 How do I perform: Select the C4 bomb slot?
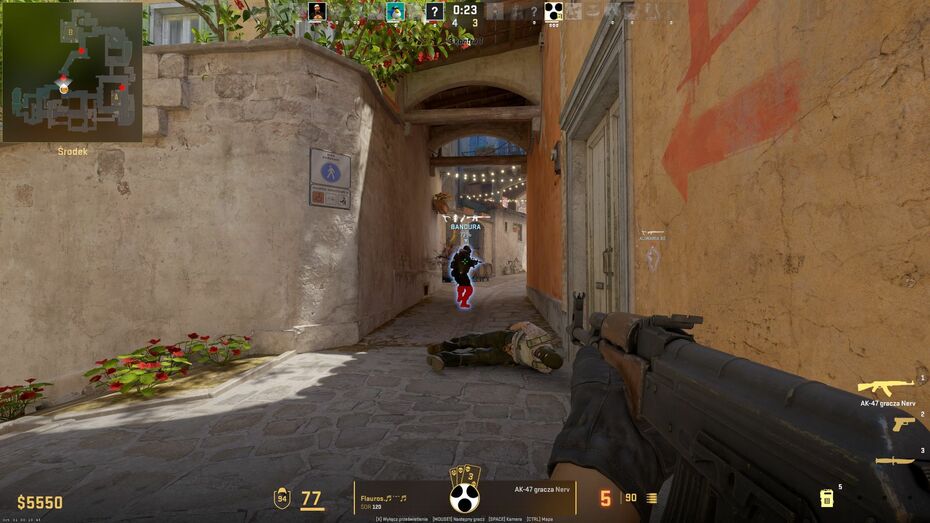coord(827,497)
